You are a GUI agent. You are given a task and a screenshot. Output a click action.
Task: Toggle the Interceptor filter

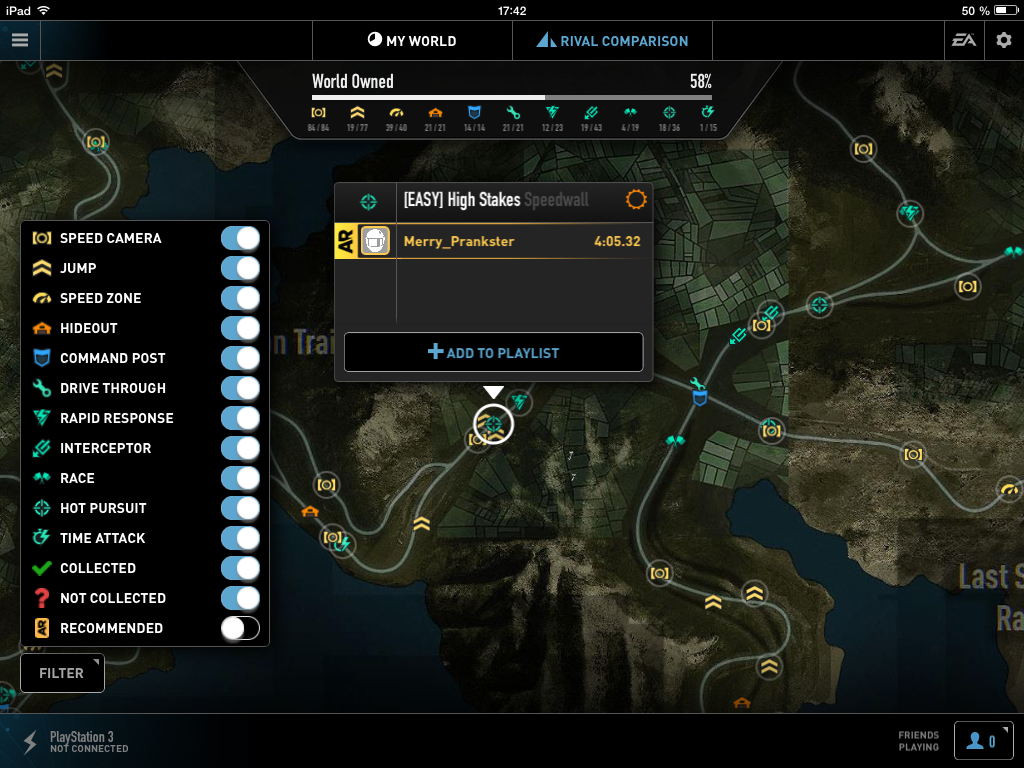coord(240,448)
